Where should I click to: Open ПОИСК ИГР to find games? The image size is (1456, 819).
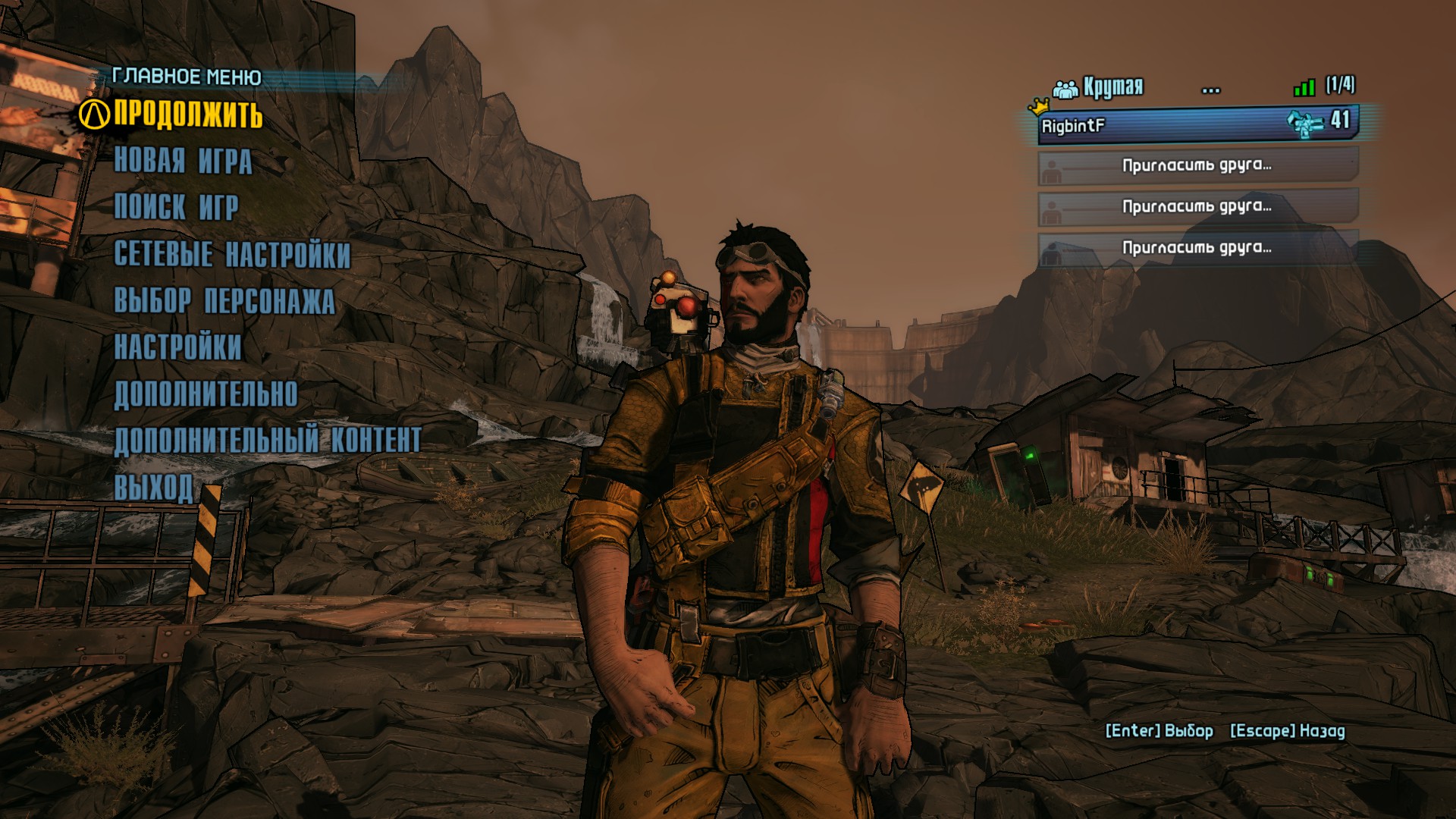[x=176, y=207]
